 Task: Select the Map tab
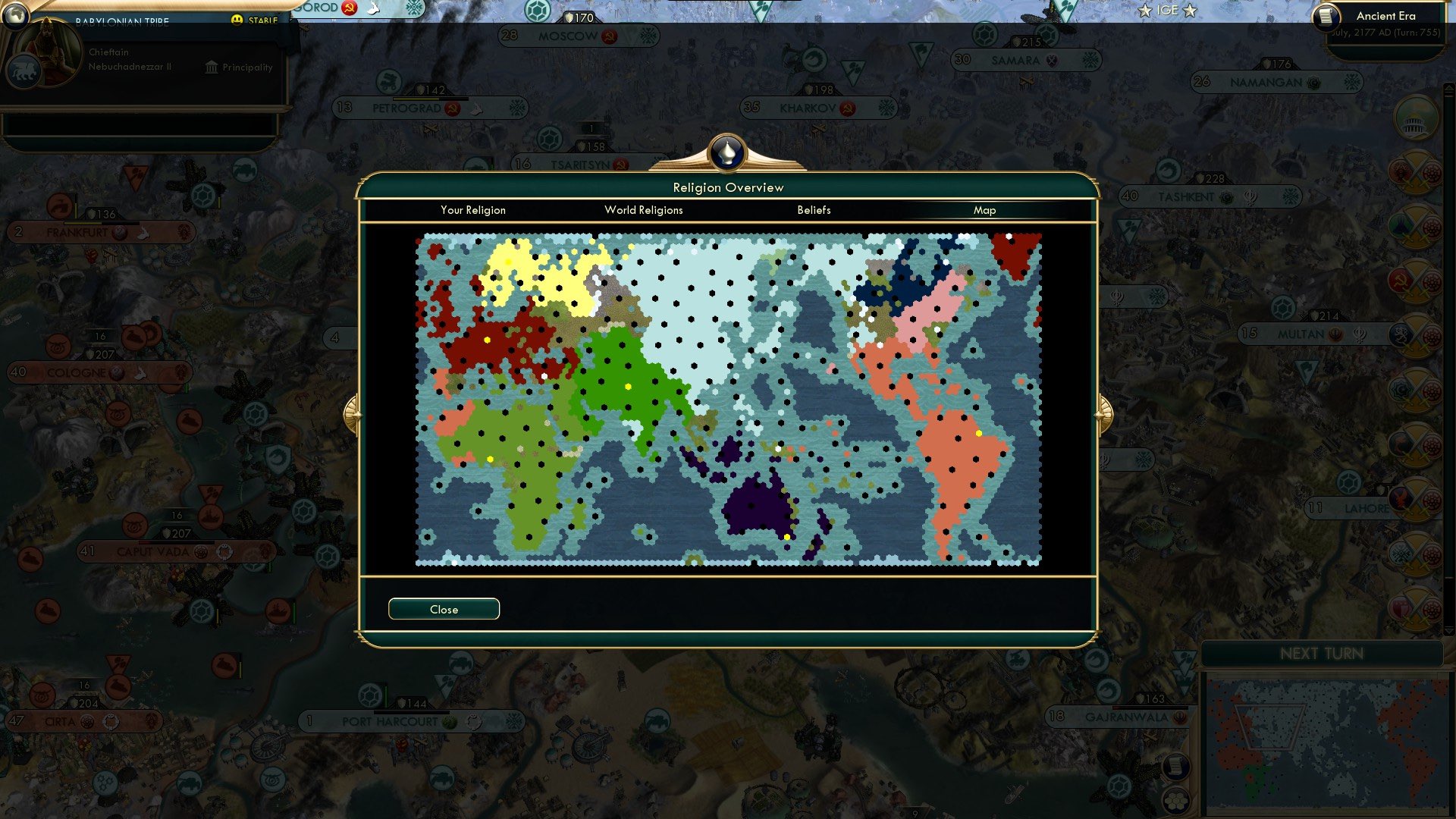(985, 210)
